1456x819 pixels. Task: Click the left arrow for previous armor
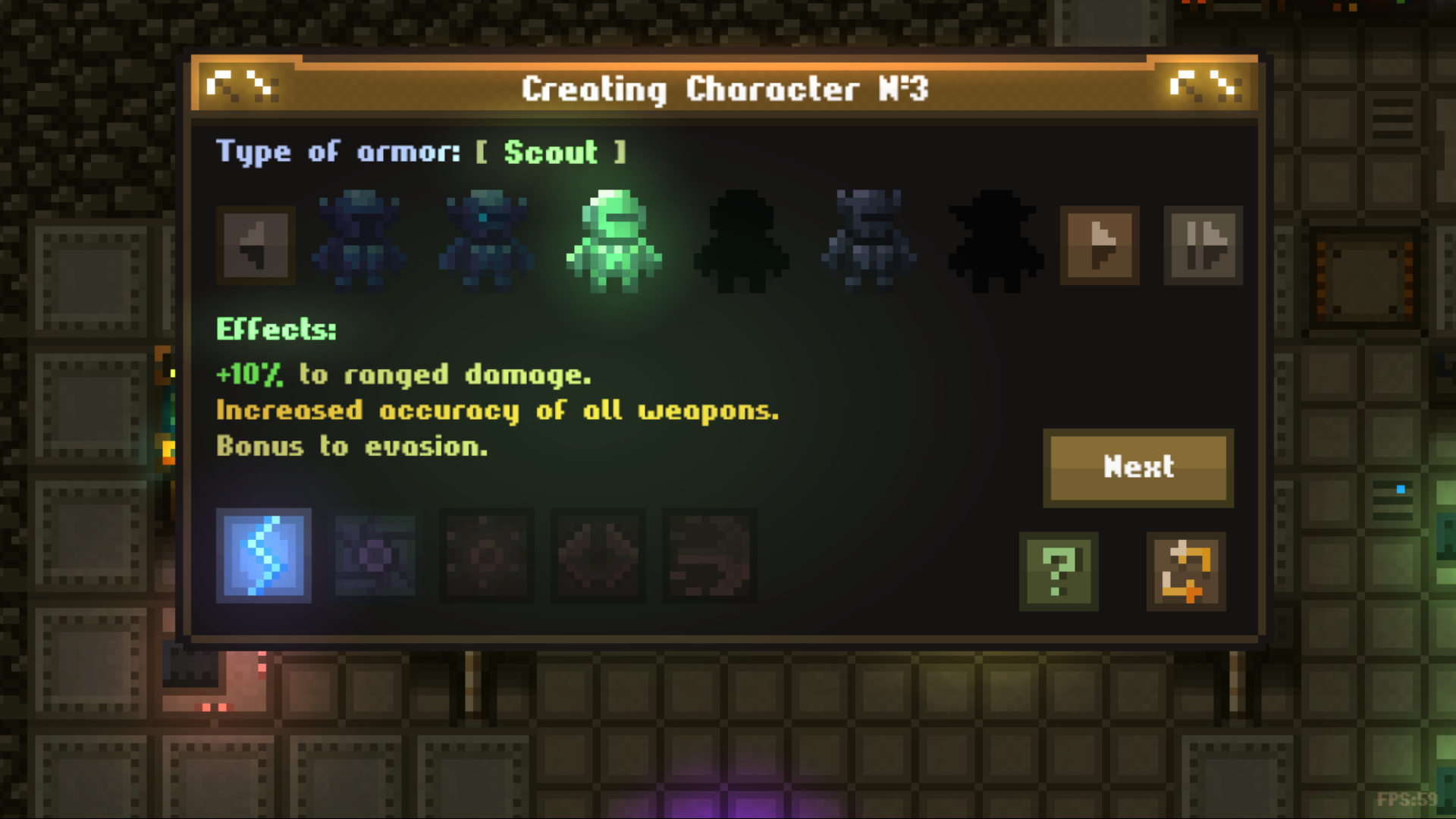tap(256, 246)
